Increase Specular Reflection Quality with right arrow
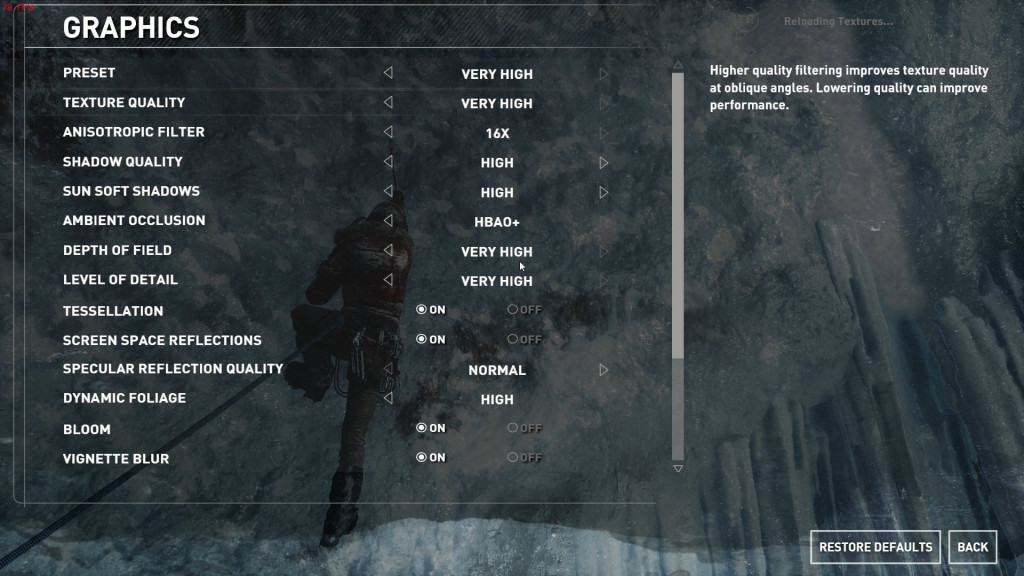 point(604,370)
